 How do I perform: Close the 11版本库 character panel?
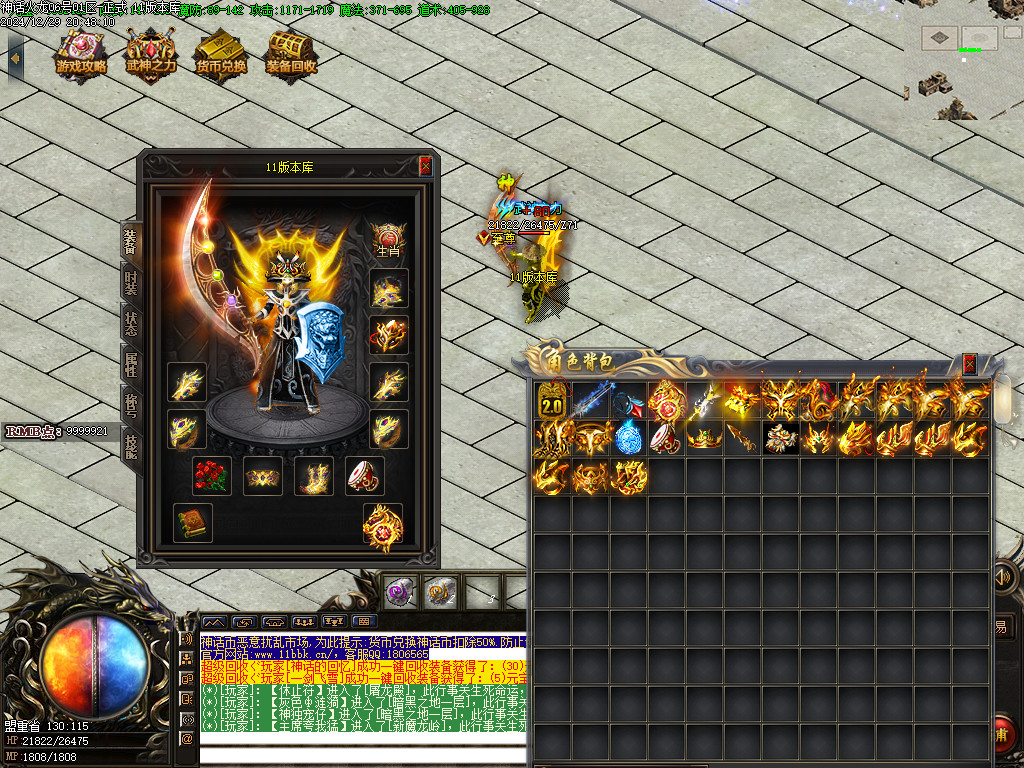(426, 166)
